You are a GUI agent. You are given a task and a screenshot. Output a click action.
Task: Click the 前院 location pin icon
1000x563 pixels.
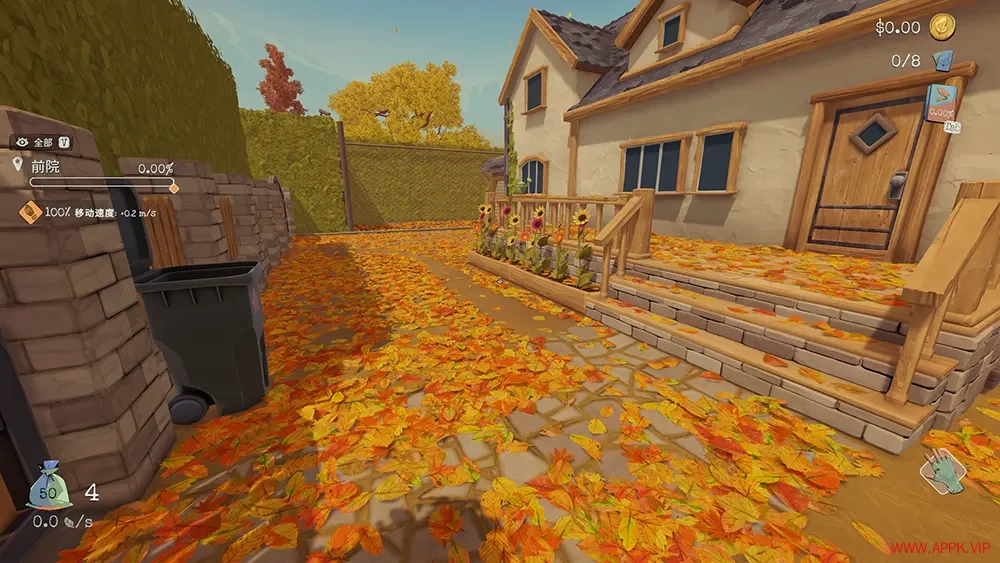tap(17, 164)
